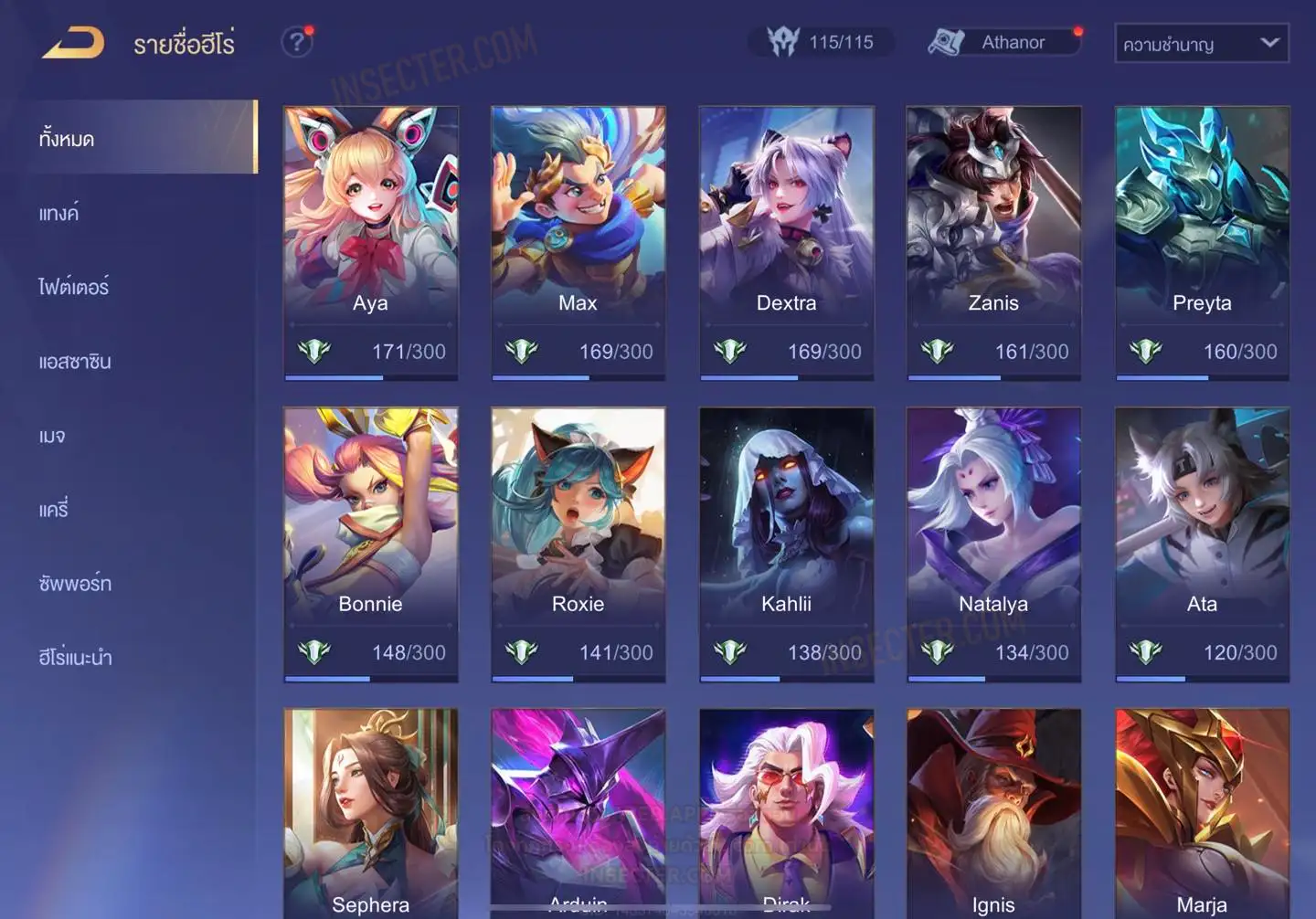Switch to the แทงค์ tab
This screenshot has height=919, width=1316.
(x=59, y=214)
